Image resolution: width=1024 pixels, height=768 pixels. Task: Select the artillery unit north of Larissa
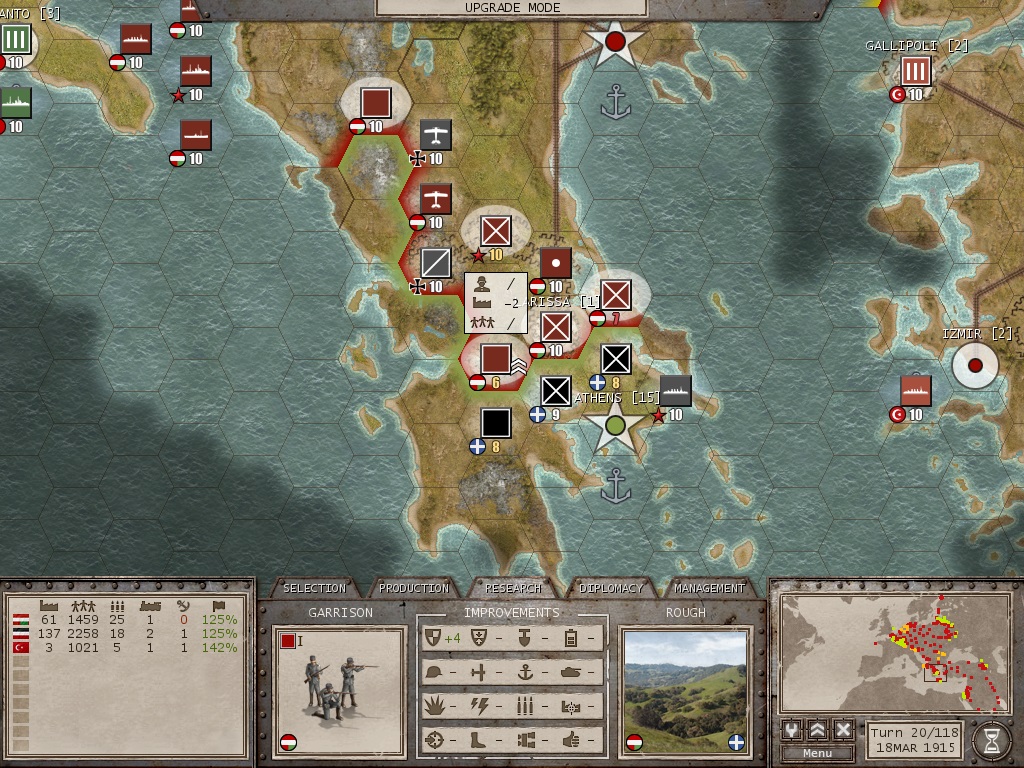(555, 263)
